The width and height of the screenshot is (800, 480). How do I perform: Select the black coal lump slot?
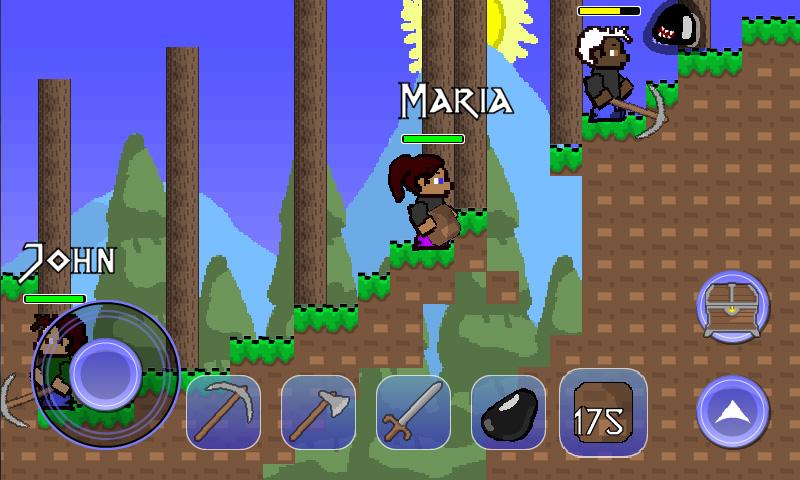(x=508, y=411)
